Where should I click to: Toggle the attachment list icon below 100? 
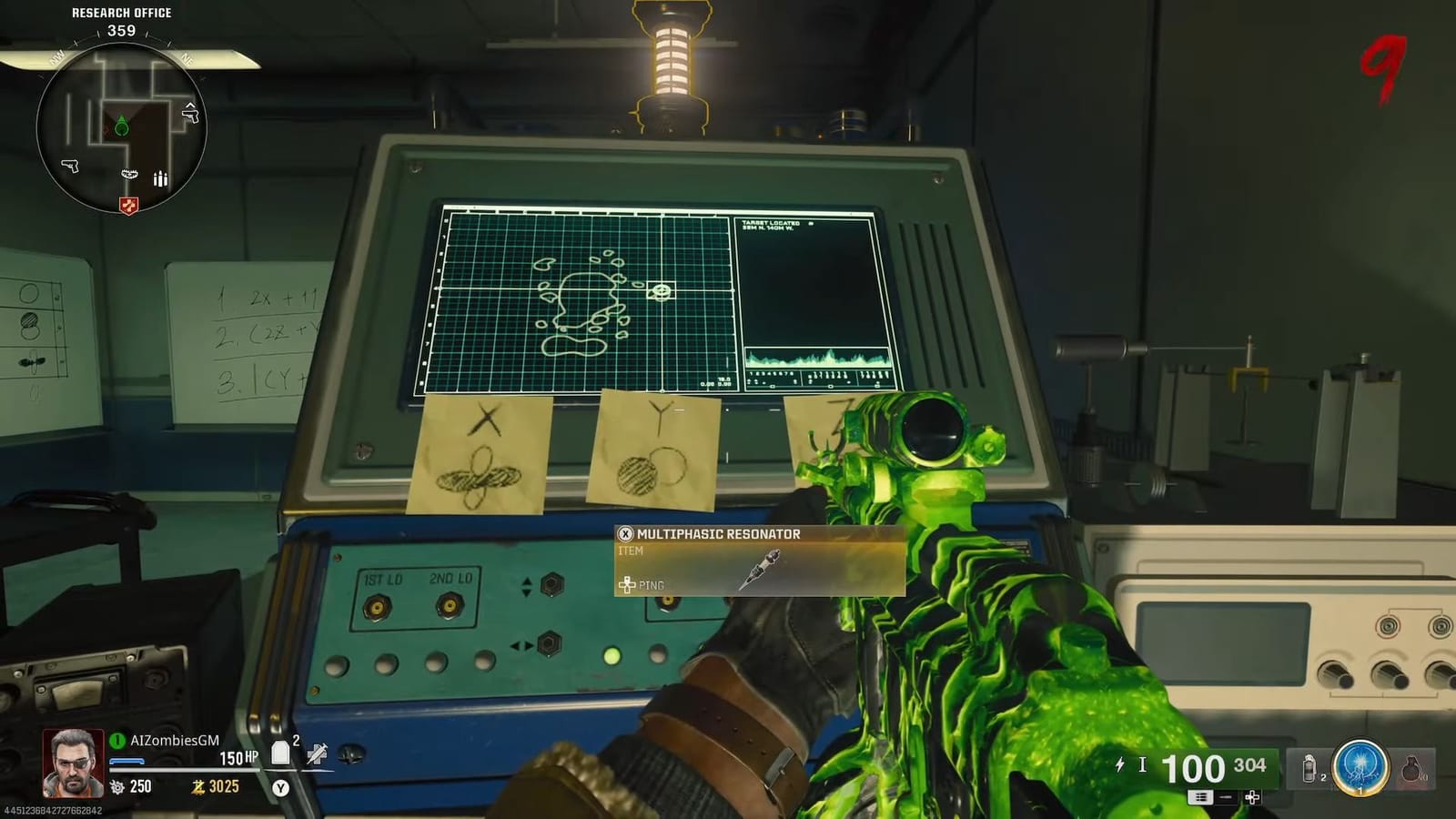[x=1201, y=797]
